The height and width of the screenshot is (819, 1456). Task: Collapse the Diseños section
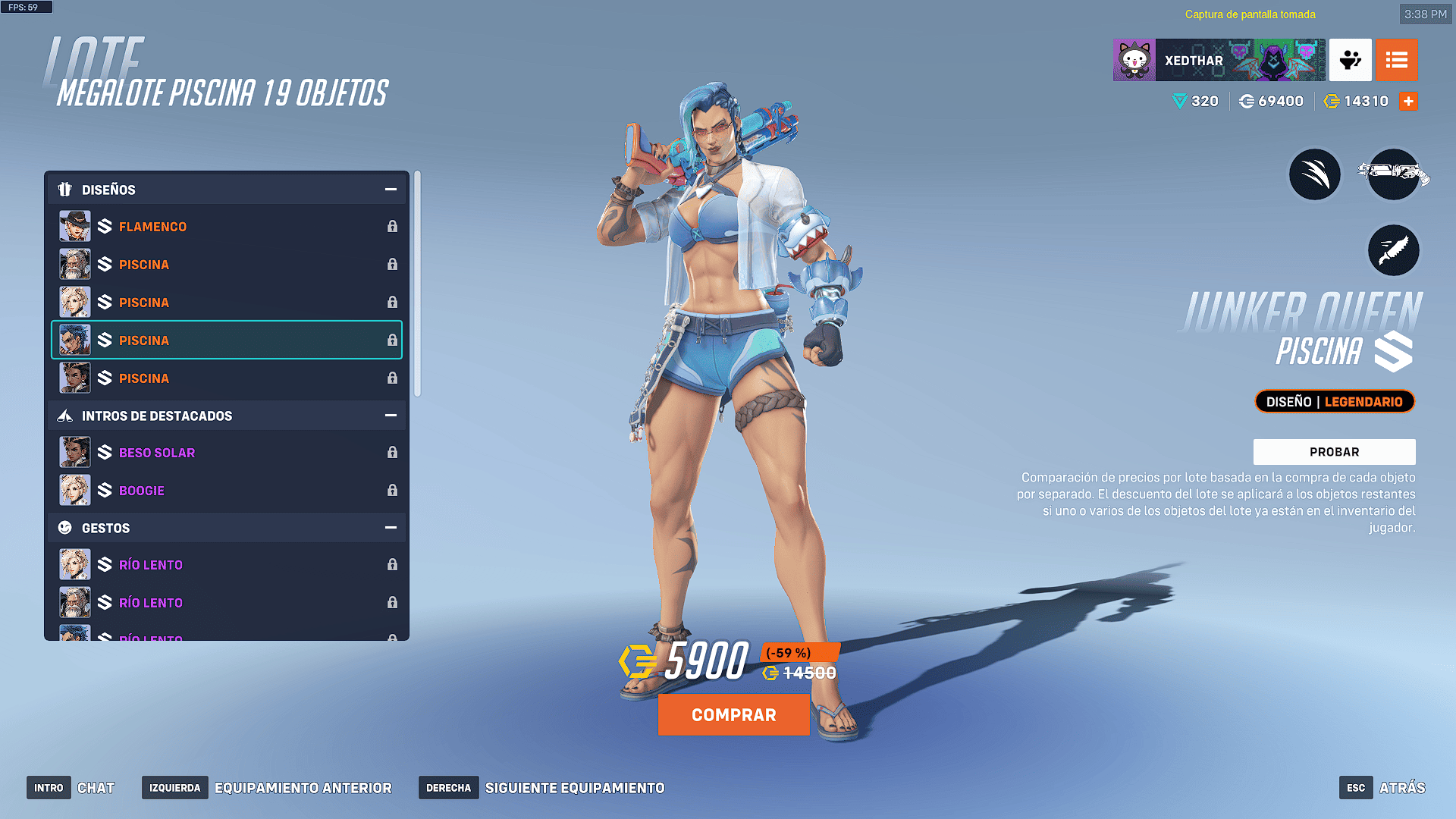coord(391,190)
